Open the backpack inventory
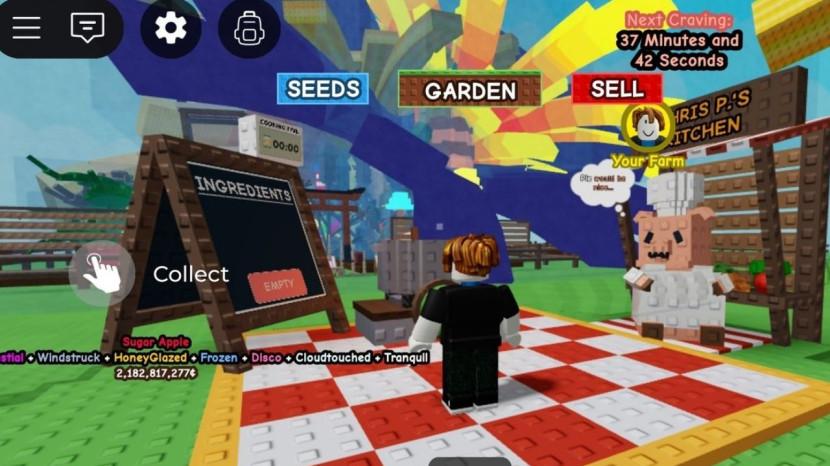This screenshot has height=466, width=830. [x=249, y=28]
